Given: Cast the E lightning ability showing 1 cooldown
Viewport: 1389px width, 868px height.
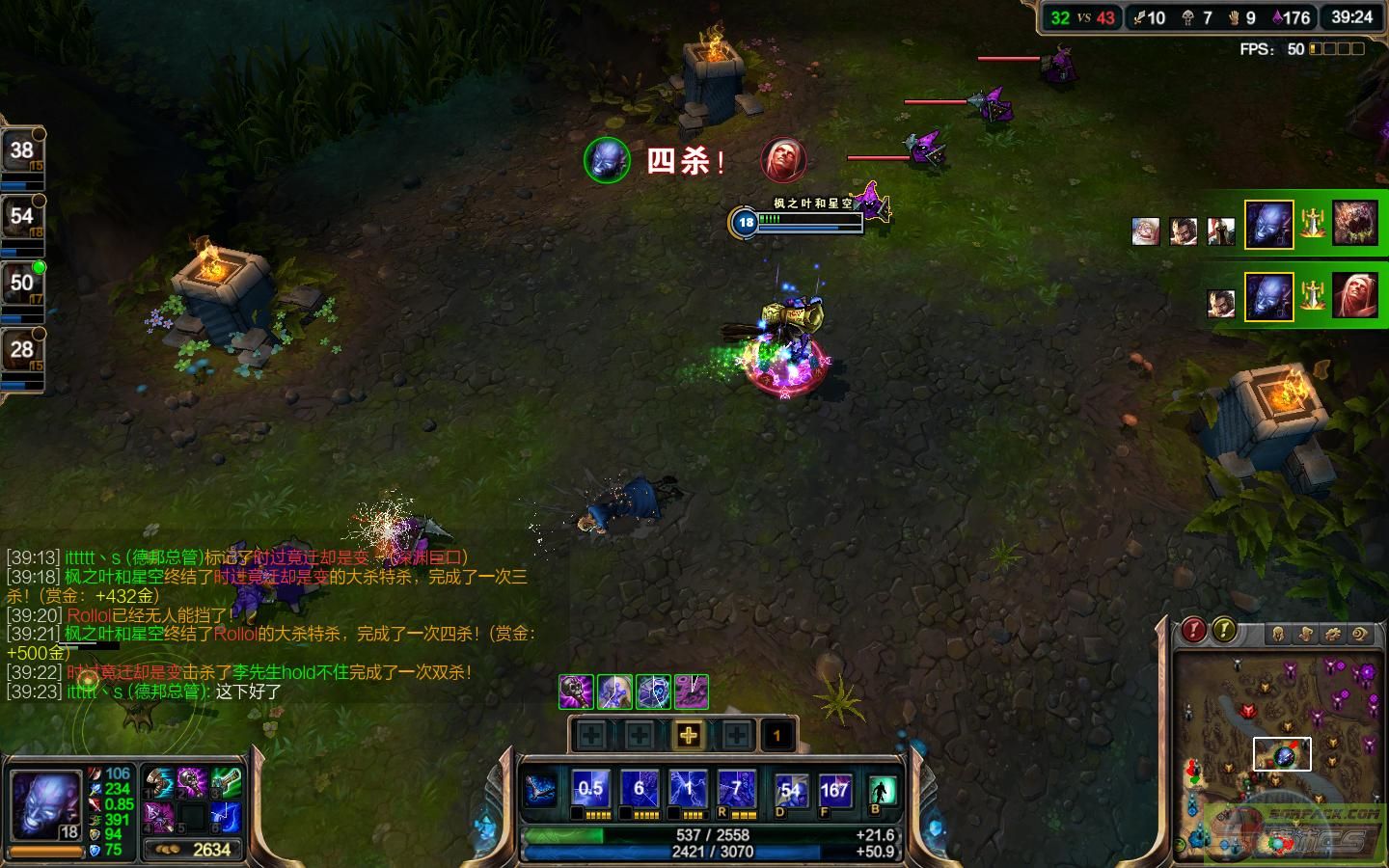Looking at the screenshot, I should click(689, 790).
